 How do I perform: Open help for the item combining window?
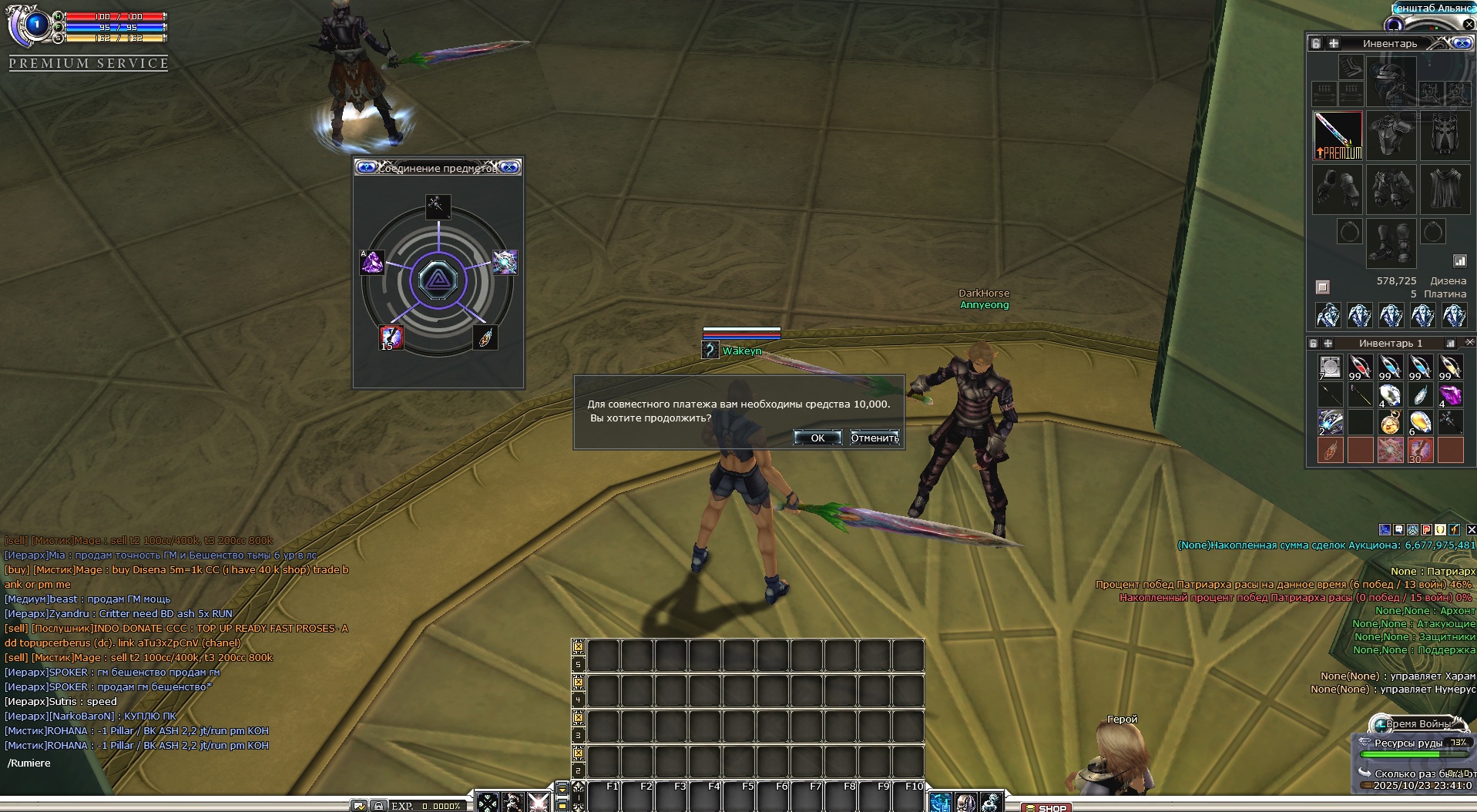click(x=367, y=167)
